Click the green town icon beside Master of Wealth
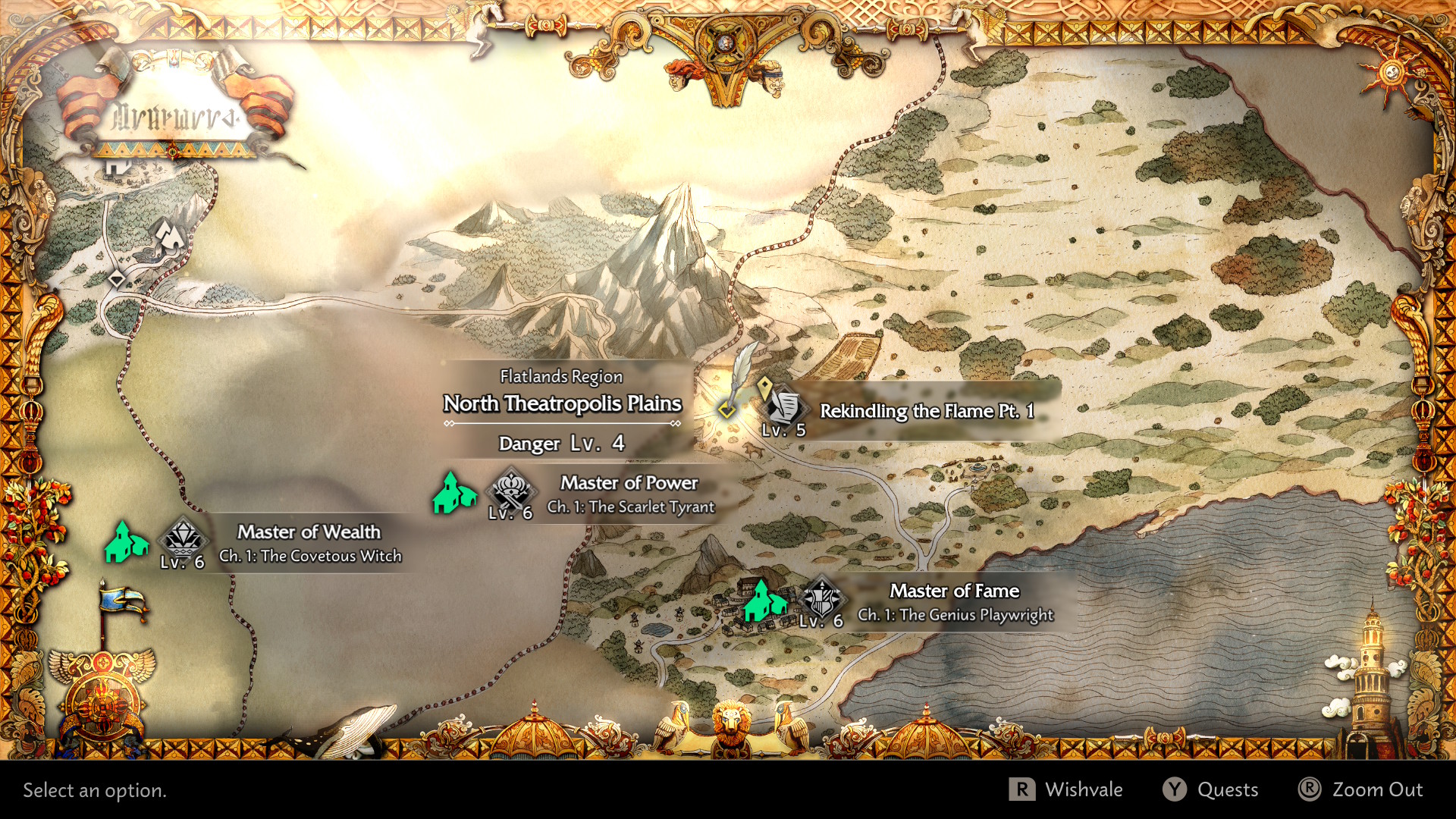The width and height of the screenshot is (1456, 819). coord(125,541)
